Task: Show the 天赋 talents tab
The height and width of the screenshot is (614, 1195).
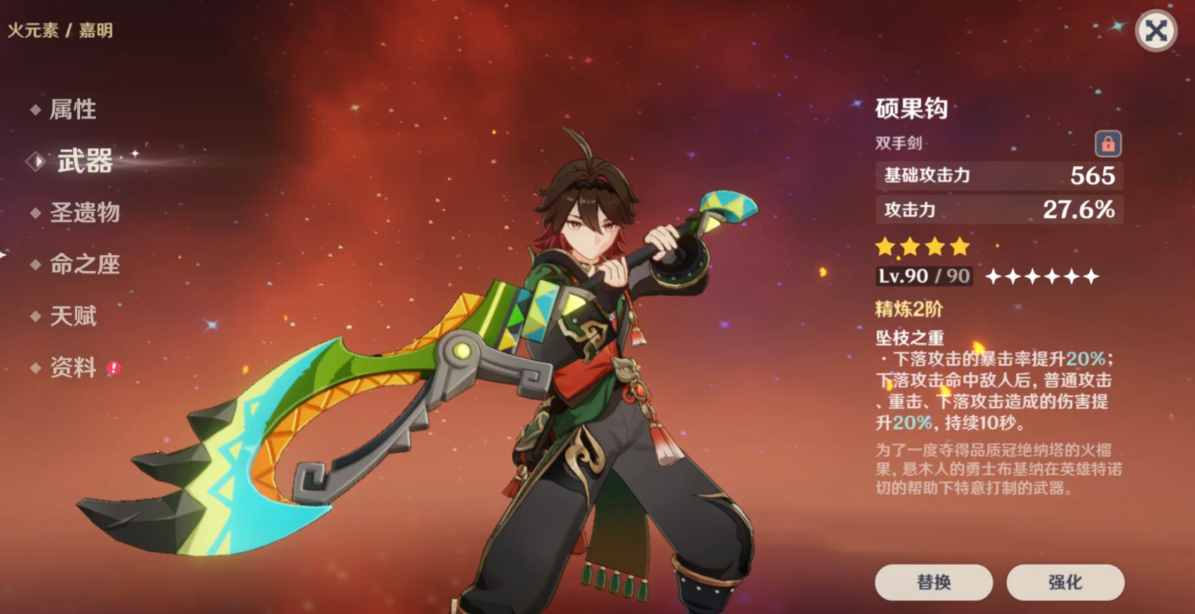Action: [x=73, y=316]
